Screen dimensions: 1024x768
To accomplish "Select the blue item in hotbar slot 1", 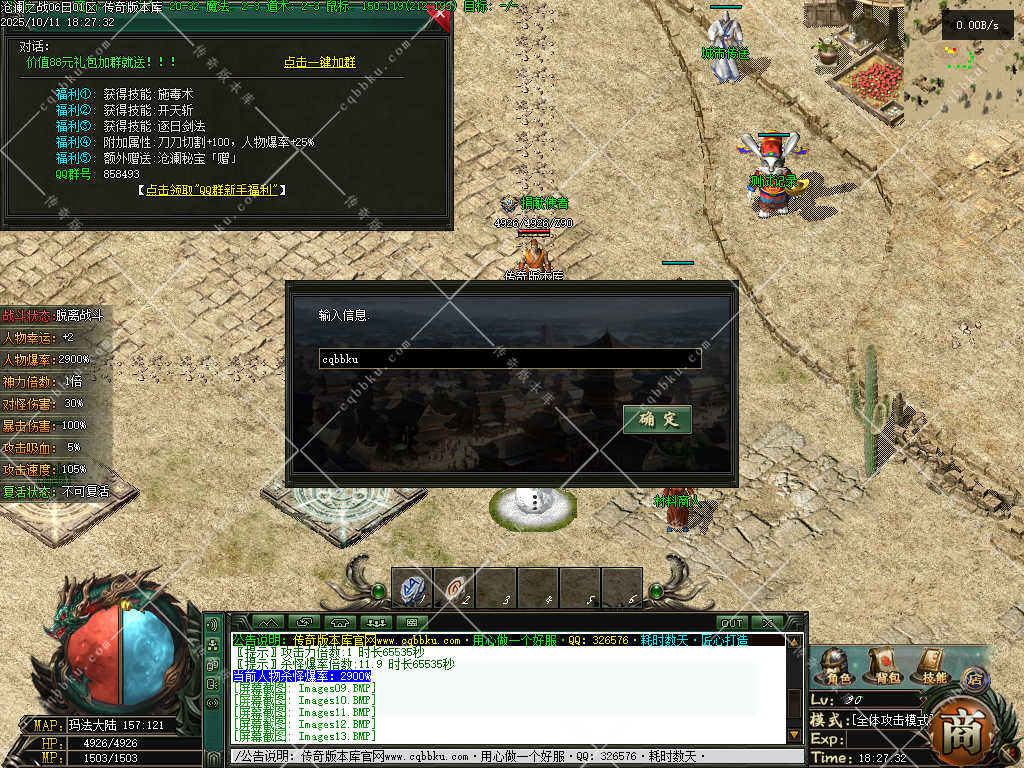I will [x=411, y=587].
